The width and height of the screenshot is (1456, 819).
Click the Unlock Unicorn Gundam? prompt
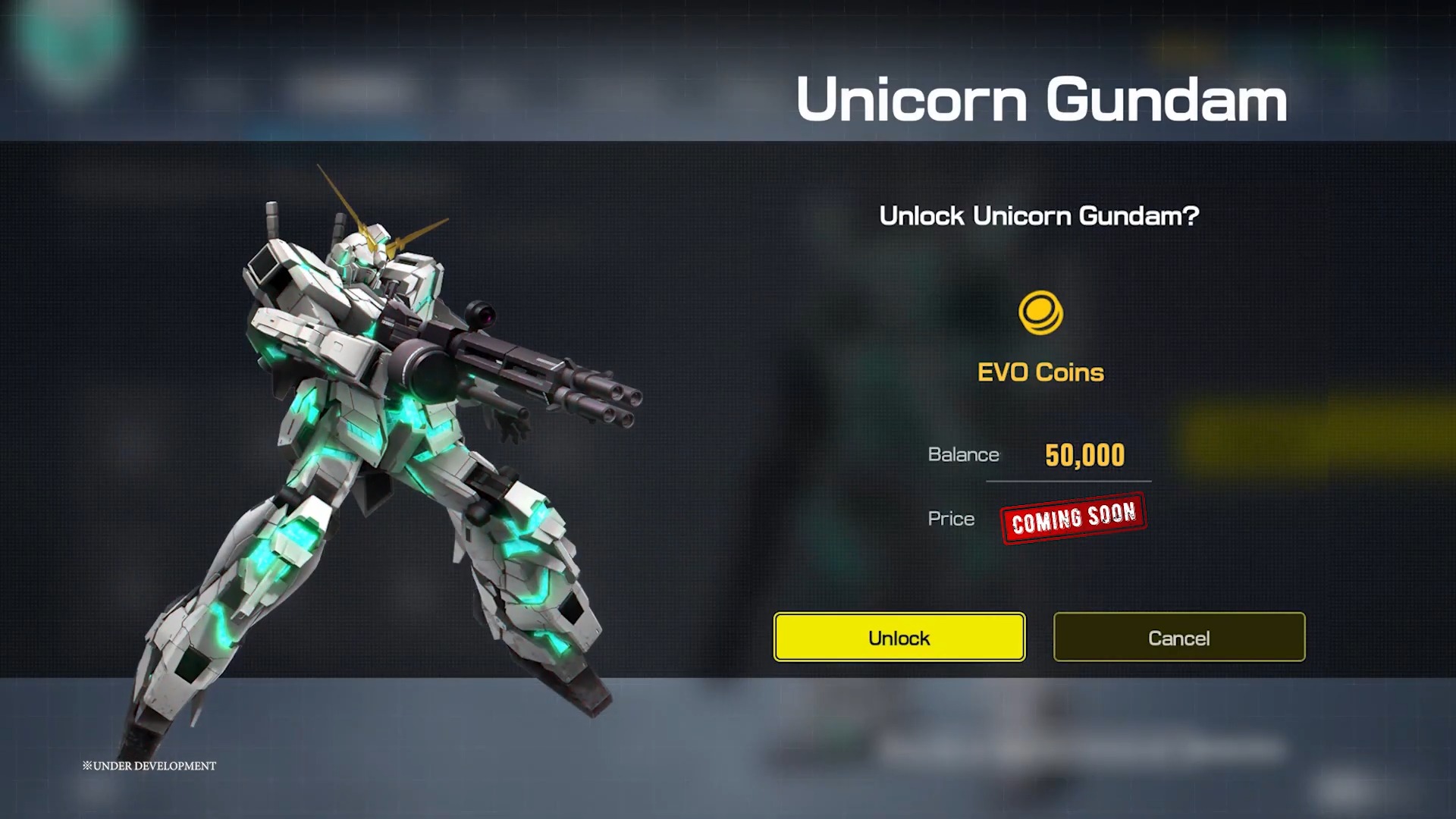(1039, 217)
